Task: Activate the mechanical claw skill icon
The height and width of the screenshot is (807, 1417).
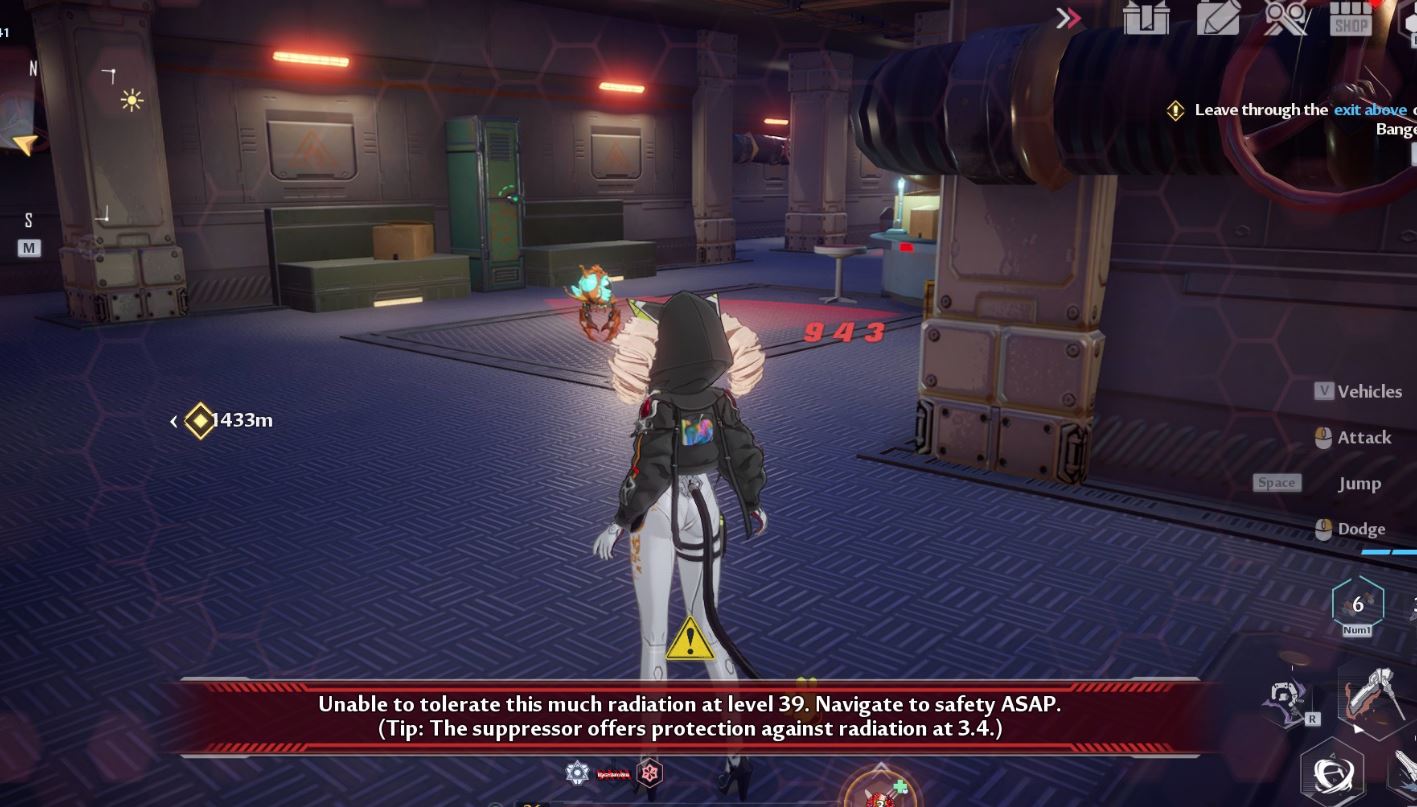Action: [x=1287, y=699]
